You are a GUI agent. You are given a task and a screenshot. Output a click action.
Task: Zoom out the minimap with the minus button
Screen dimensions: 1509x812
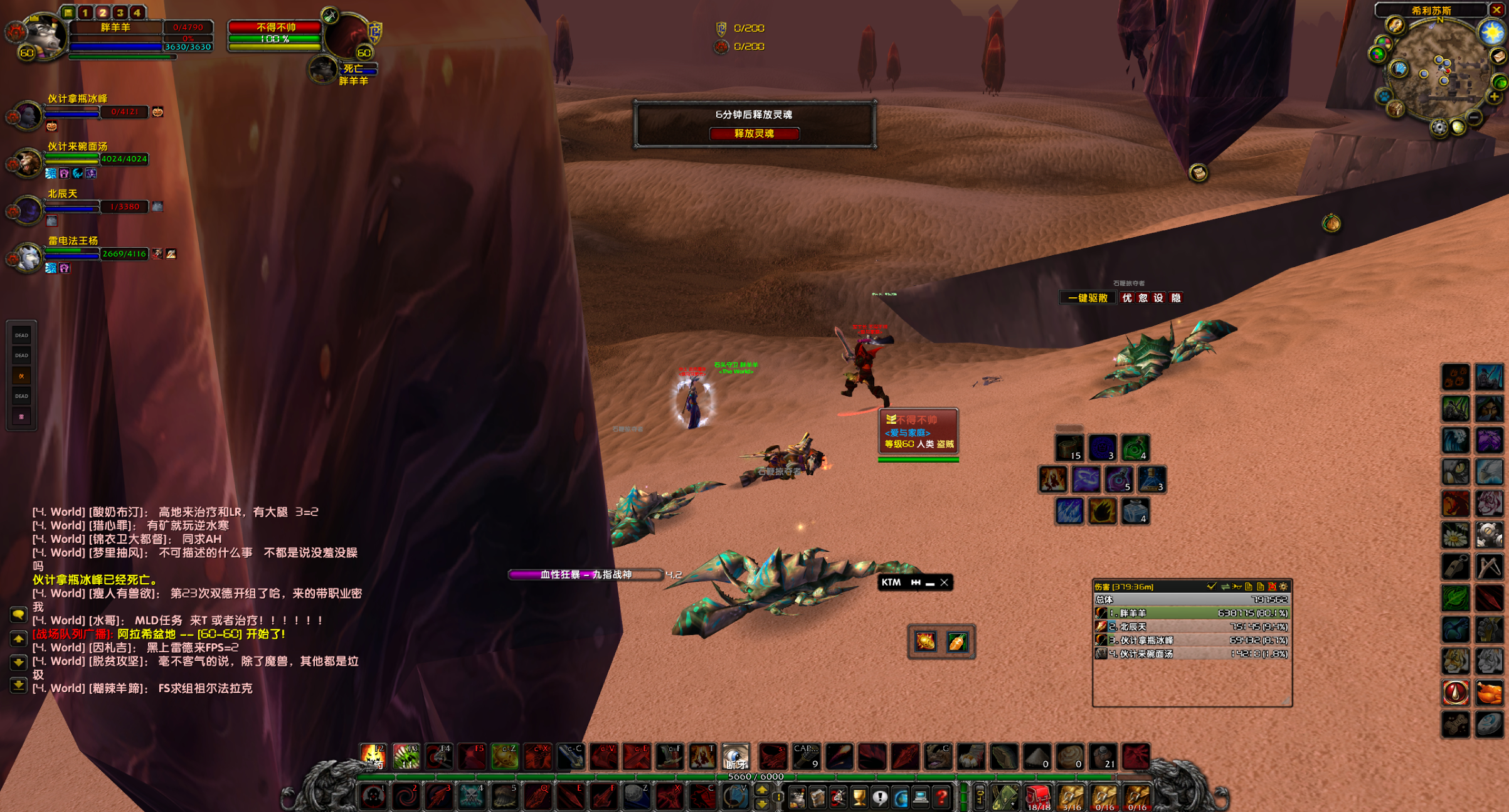tap(1475, 118)
